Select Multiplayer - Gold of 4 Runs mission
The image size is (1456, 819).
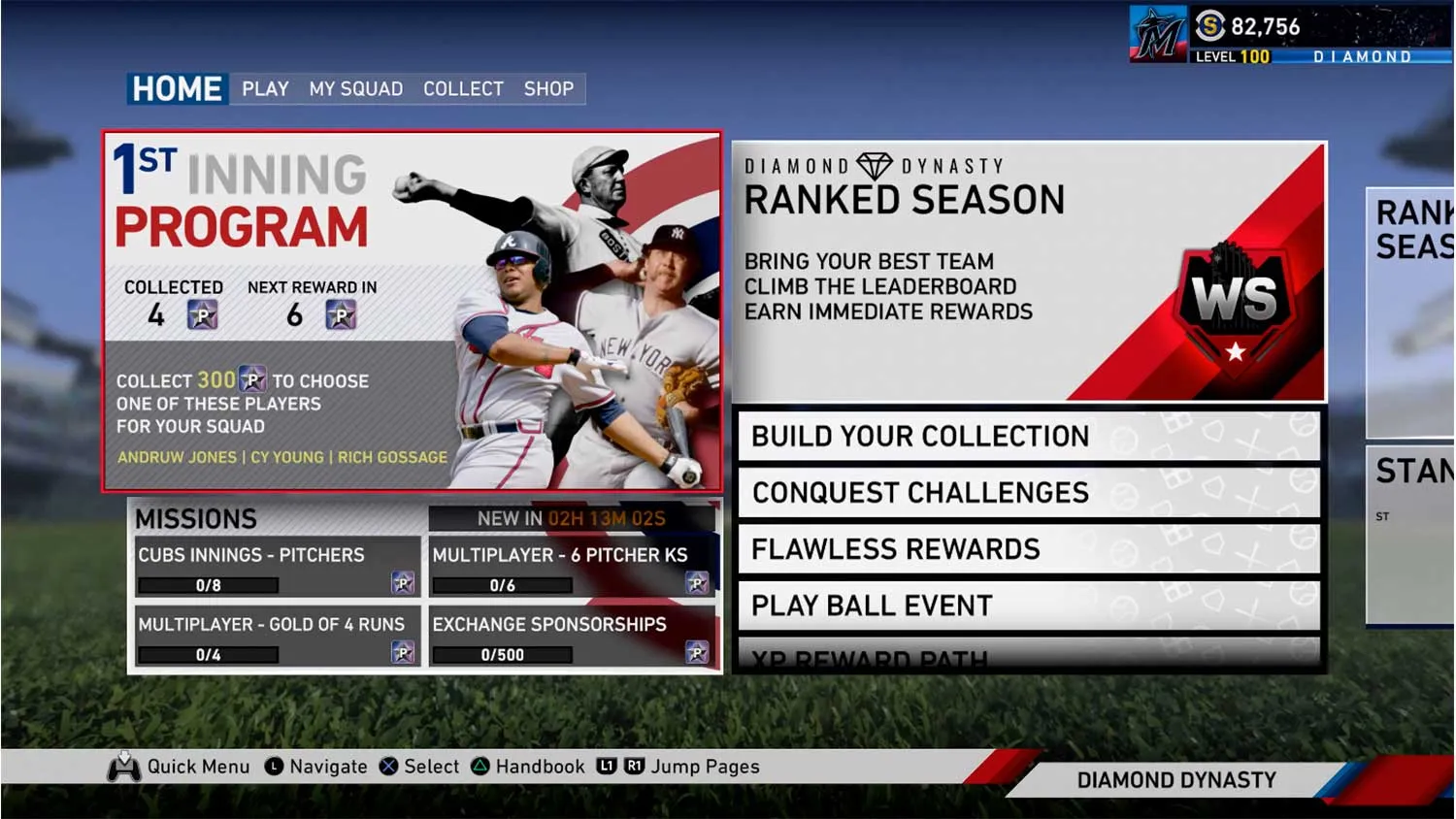(278, 637)
